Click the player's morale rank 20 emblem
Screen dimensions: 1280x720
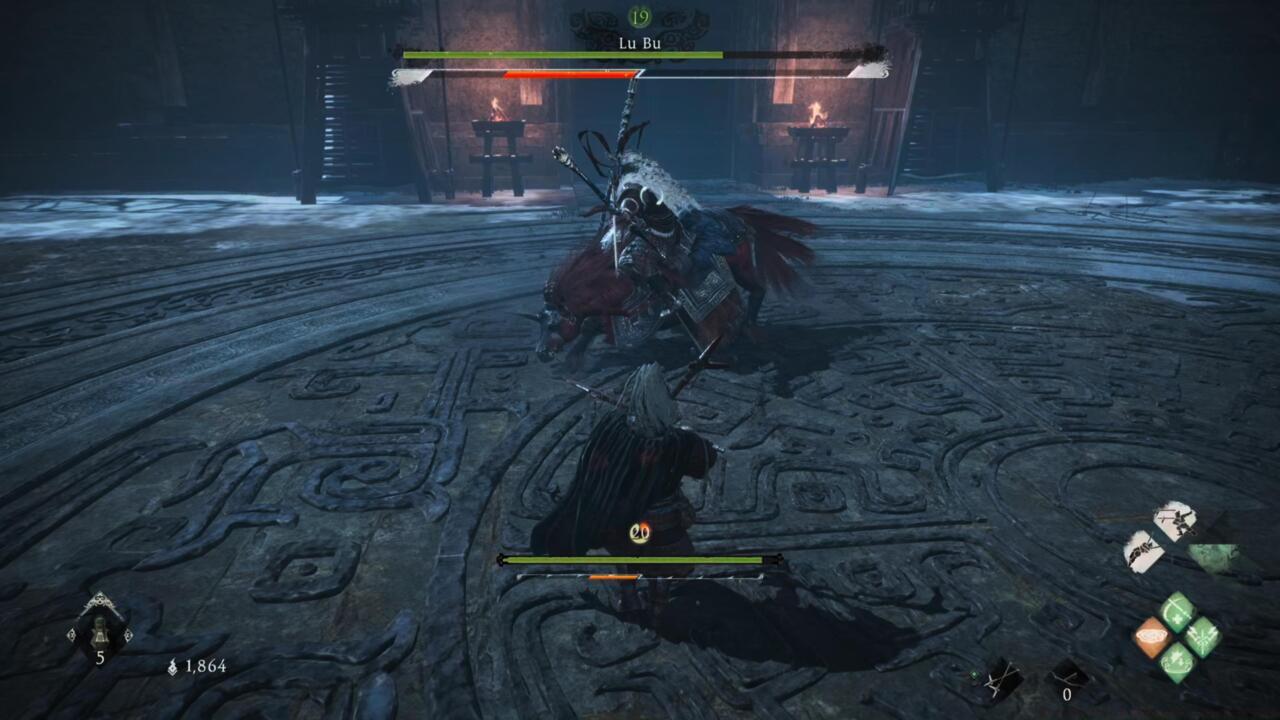(640, 532)
